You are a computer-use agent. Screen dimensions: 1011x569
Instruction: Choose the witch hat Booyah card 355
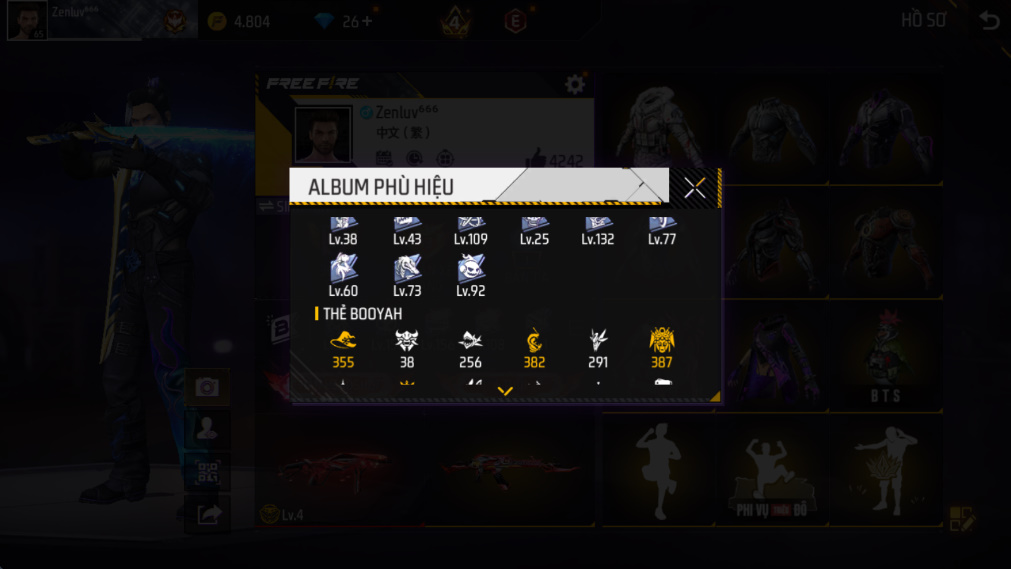click(x=343, y=340)
